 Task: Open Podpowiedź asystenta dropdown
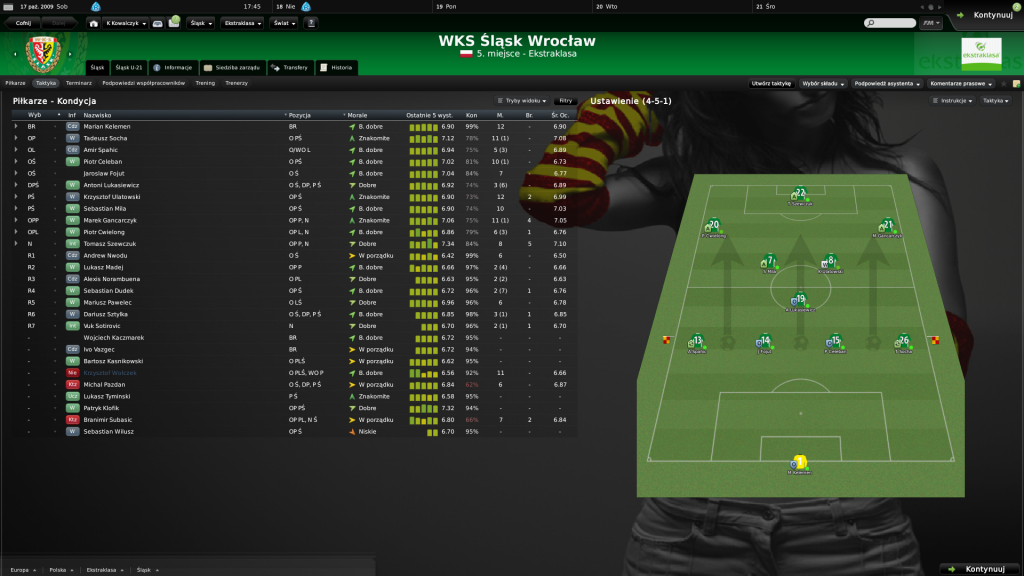[x=888, y=84]
